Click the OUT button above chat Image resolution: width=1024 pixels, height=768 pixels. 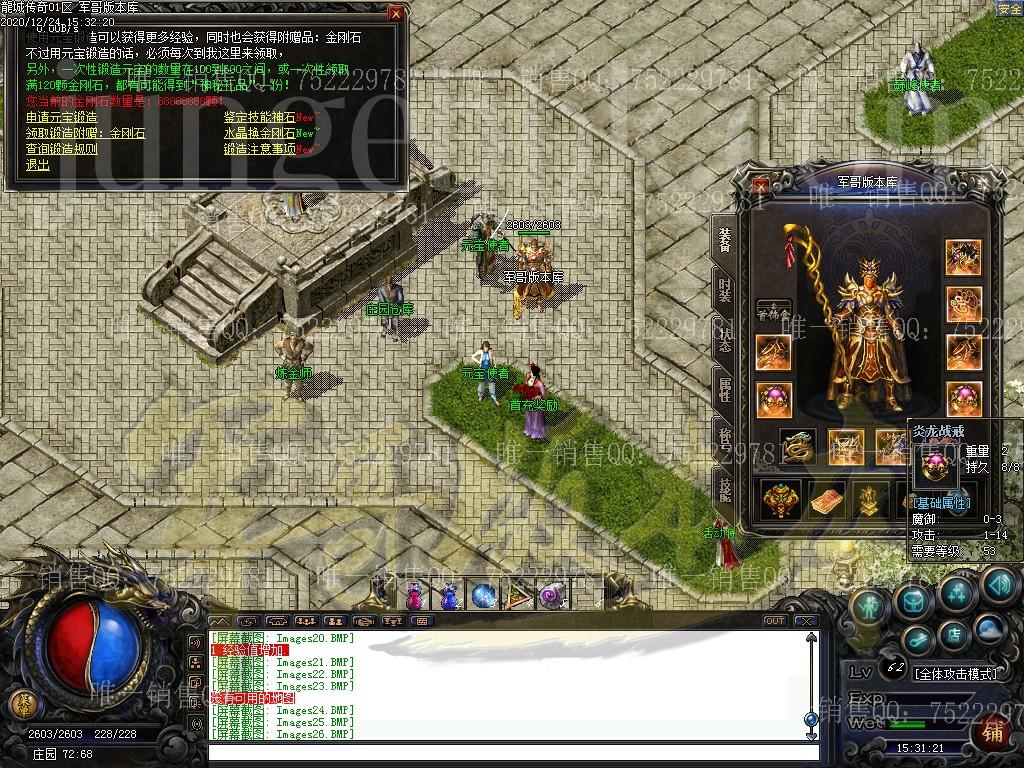774,621
